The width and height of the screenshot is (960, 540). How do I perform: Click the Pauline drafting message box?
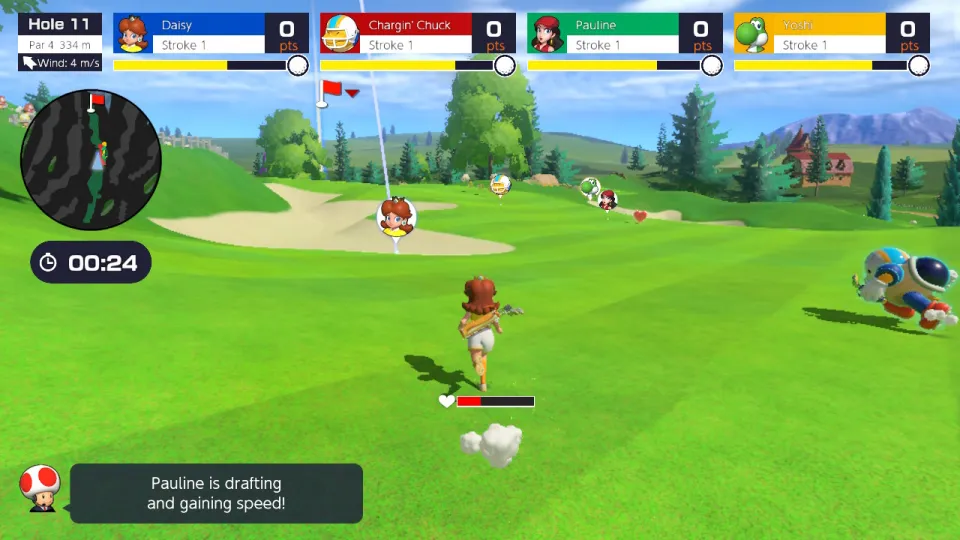(216, 493)
